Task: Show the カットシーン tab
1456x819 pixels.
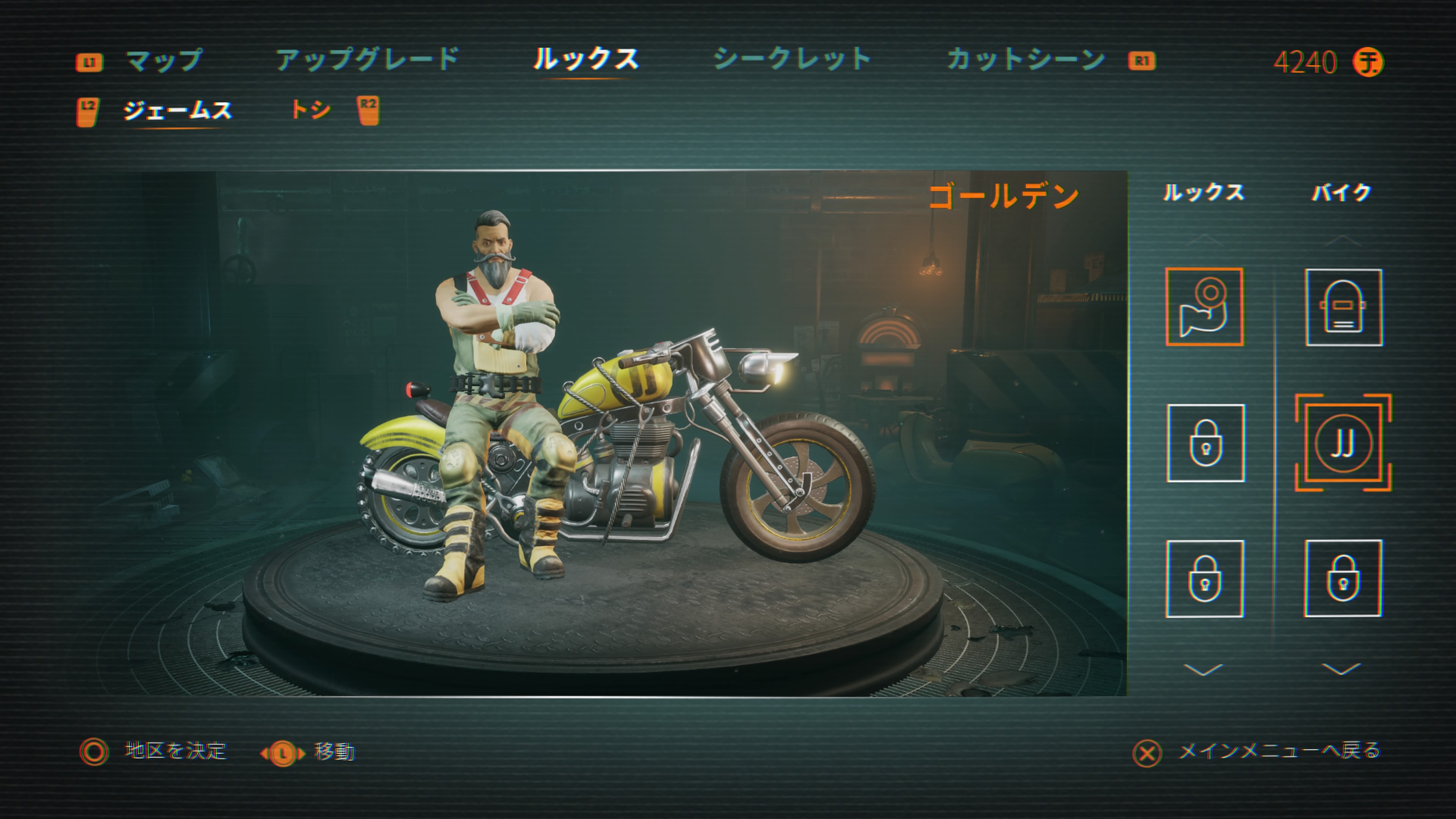Action: pyautogui.click(x=1025, y=60)
